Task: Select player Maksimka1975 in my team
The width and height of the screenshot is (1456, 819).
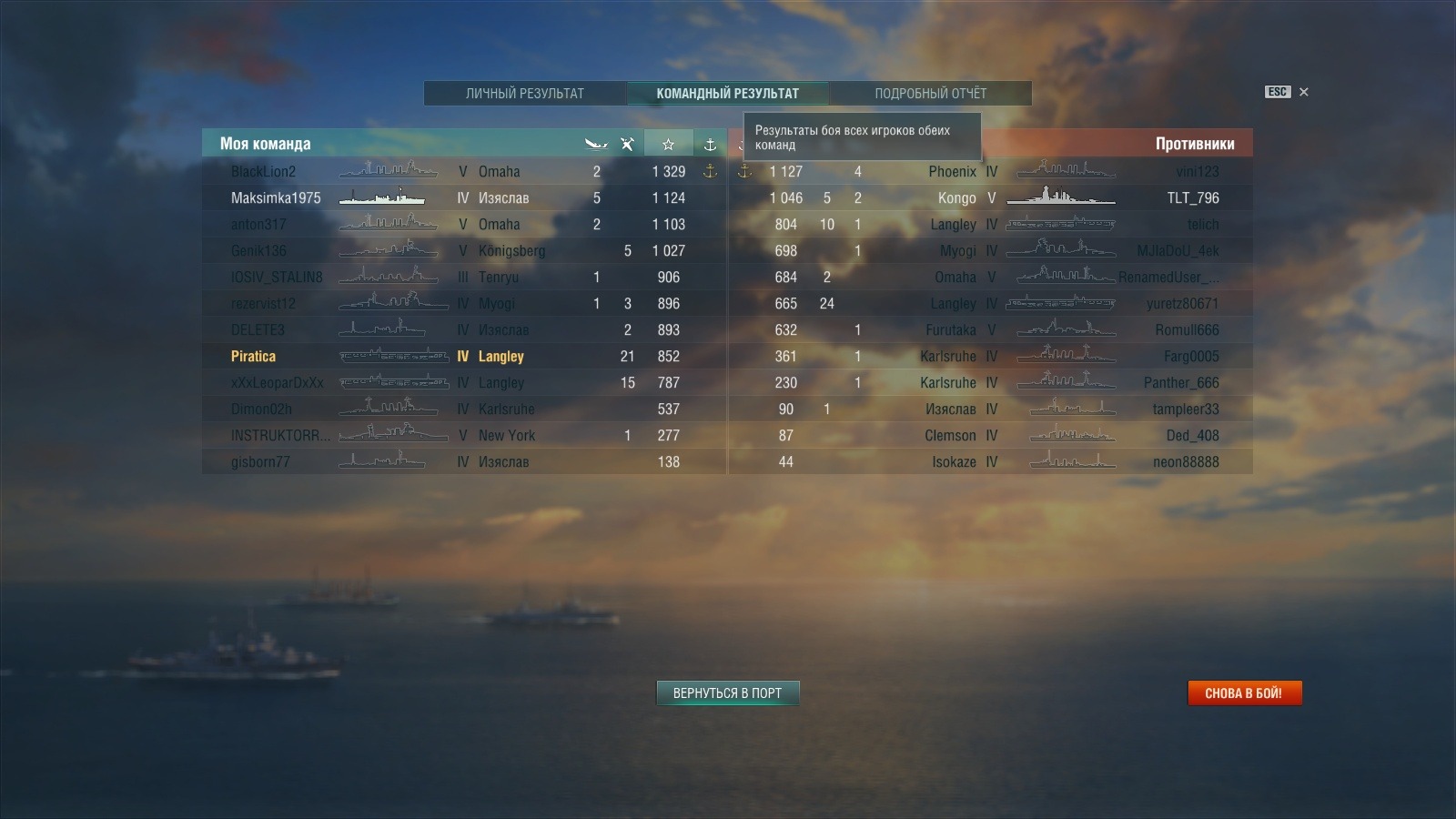Action: coord(276,197)
